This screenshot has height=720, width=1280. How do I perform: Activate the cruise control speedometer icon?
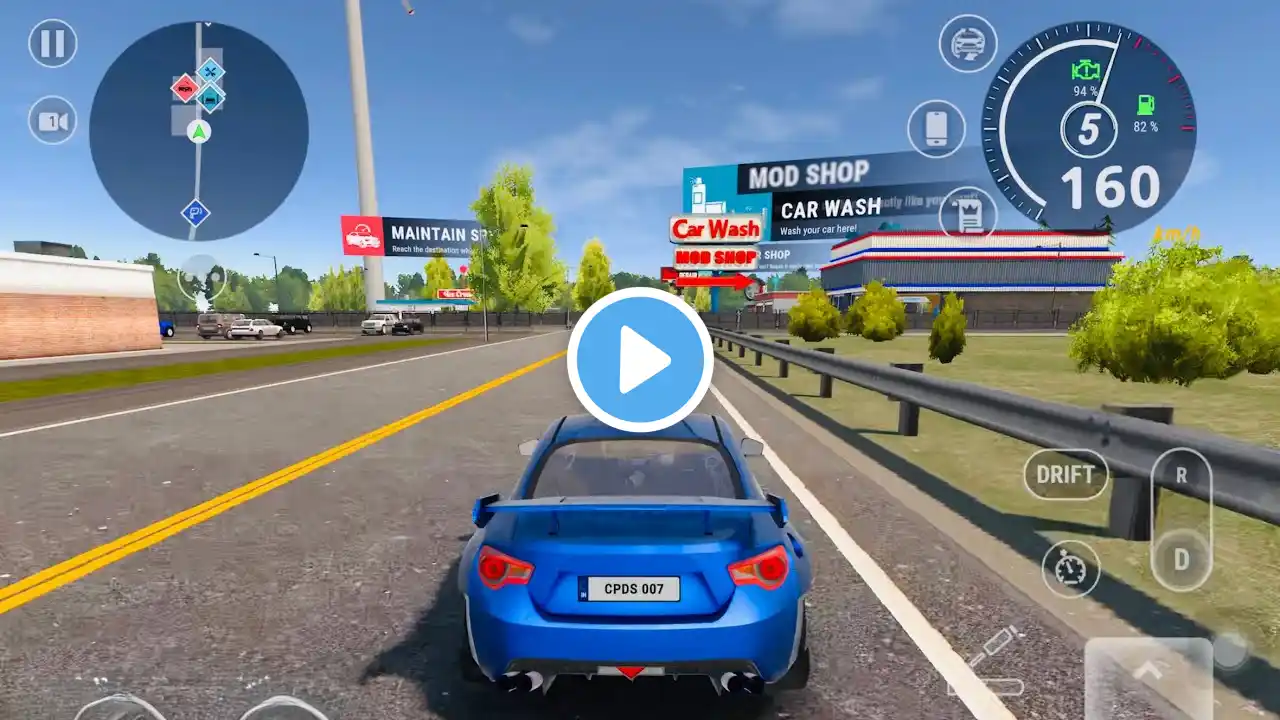[x=1070, y=569]
